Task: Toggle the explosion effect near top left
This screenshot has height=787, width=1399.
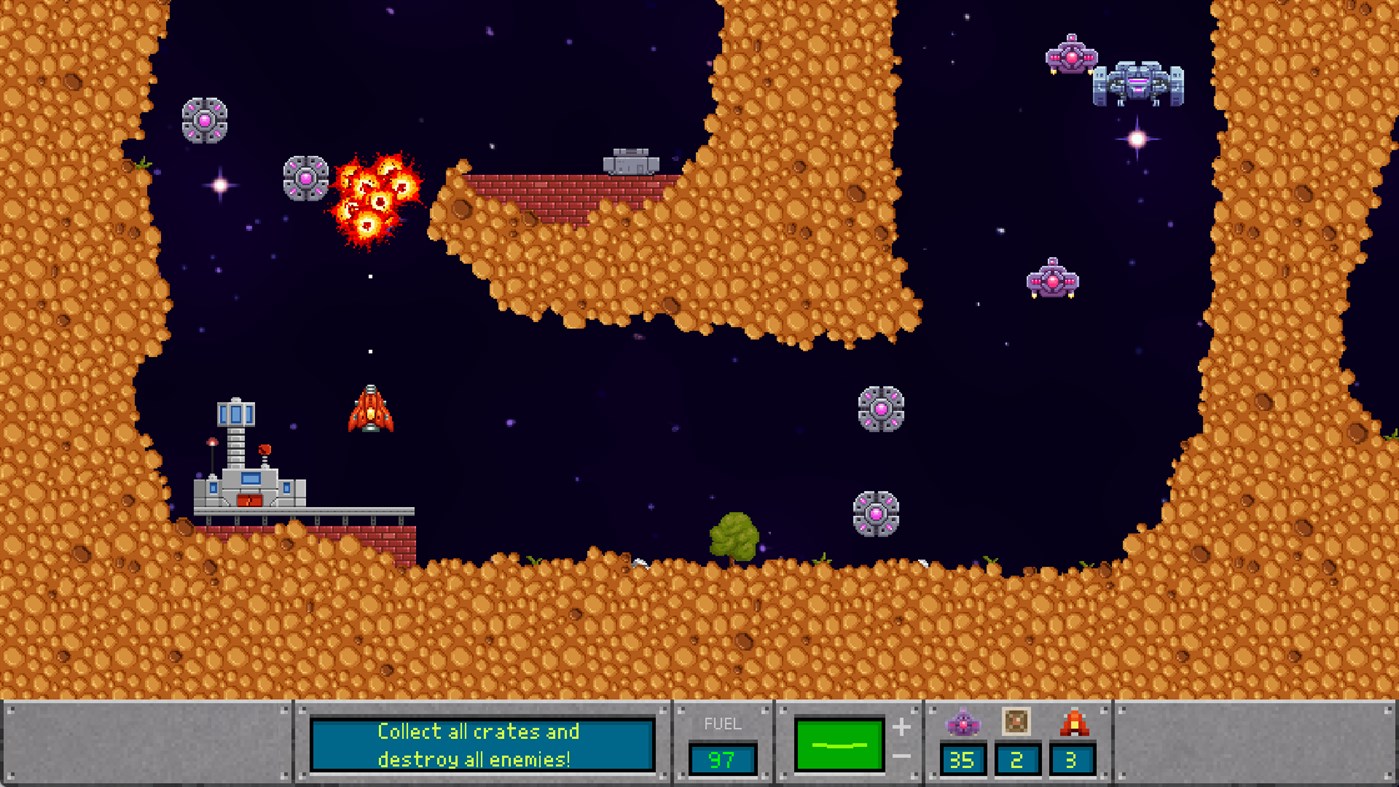Action: coord(375,197)
